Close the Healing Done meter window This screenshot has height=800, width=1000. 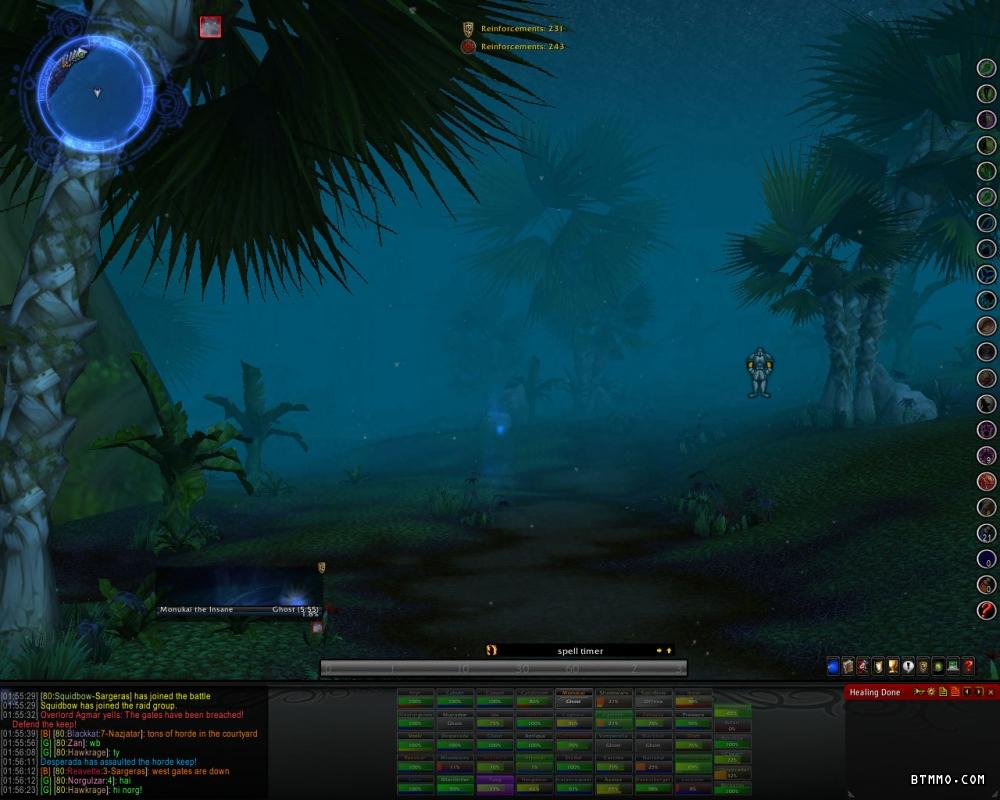click(x=991, y=692)
